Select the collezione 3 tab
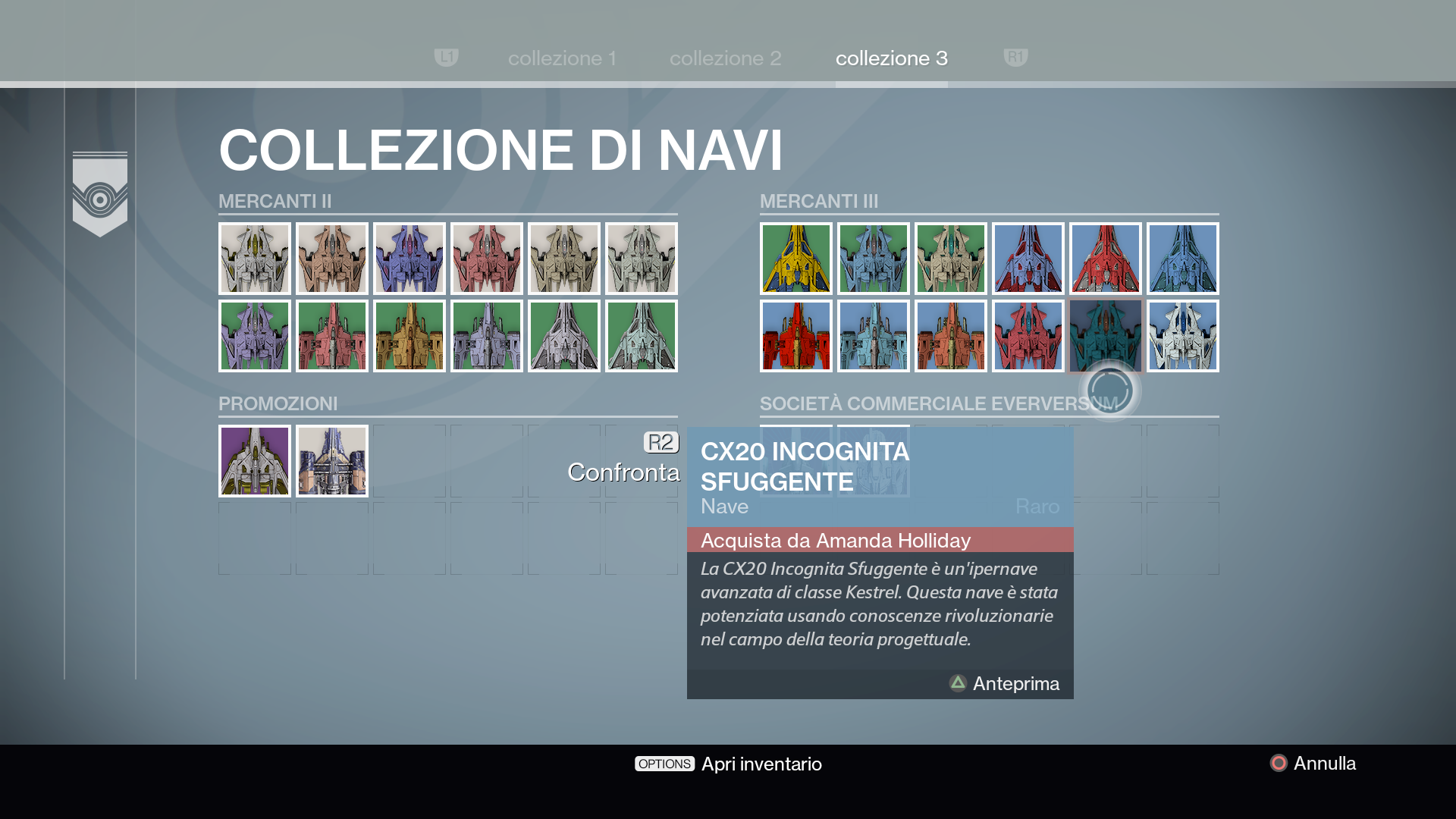Viewport: 1456px width, 819px height. click(x=891, y=58)
